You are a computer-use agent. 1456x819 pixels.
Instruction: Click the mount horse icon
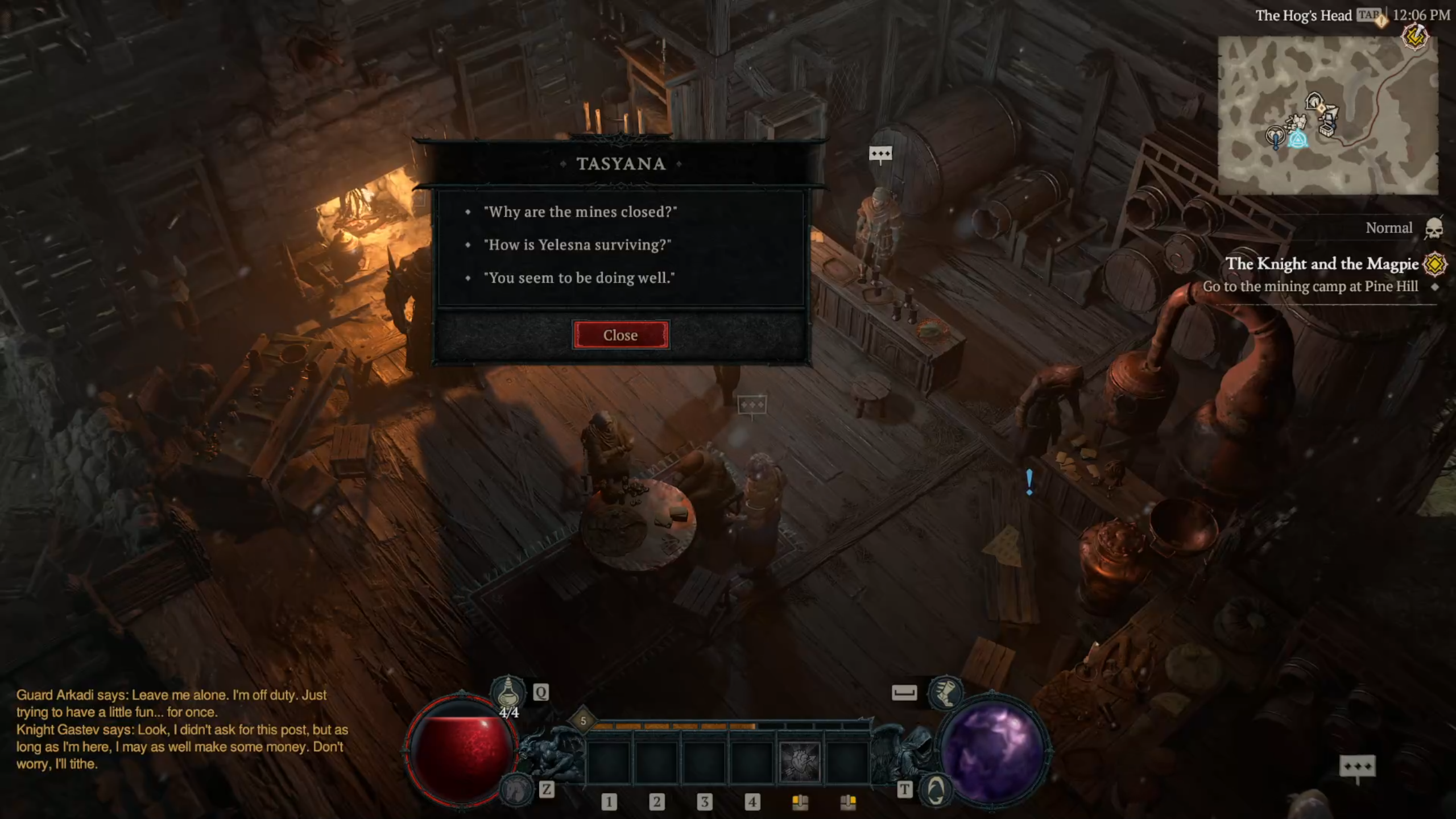516,789
